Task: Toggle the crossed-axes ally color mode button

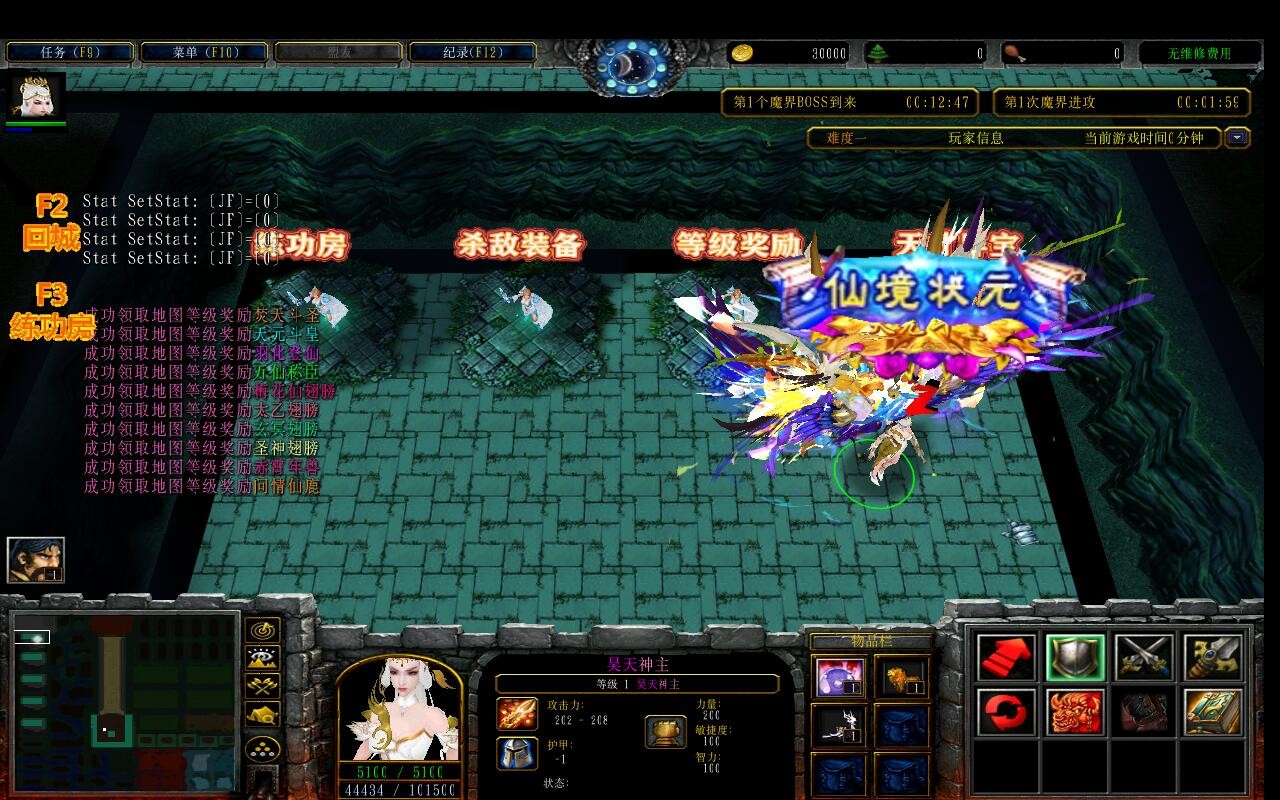Action: 263,687
